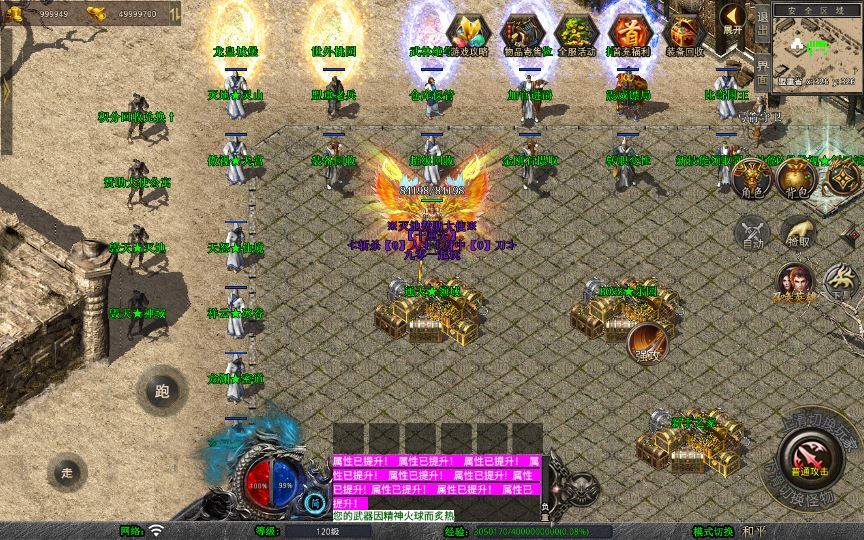Open the 物品寄售 consignment shop icon
864x540 pixels.
[523, 34]
